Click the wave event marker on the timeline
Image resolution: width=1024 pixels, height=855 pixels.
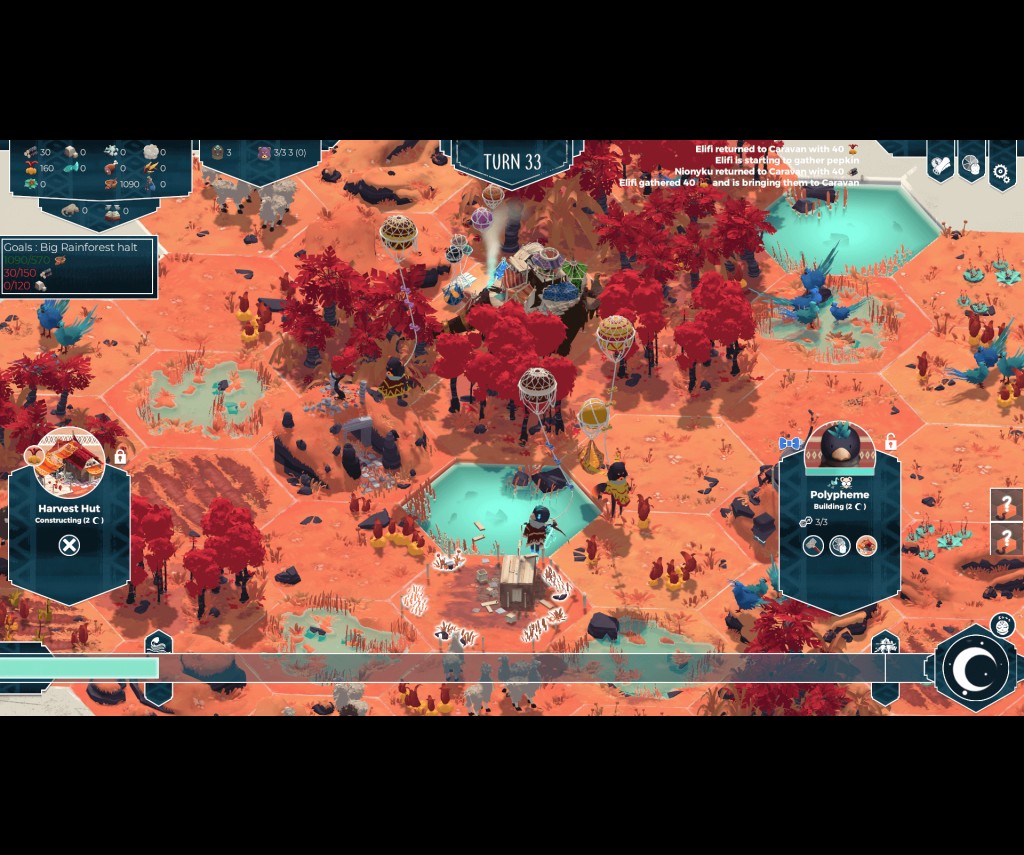tap(158, 644)
